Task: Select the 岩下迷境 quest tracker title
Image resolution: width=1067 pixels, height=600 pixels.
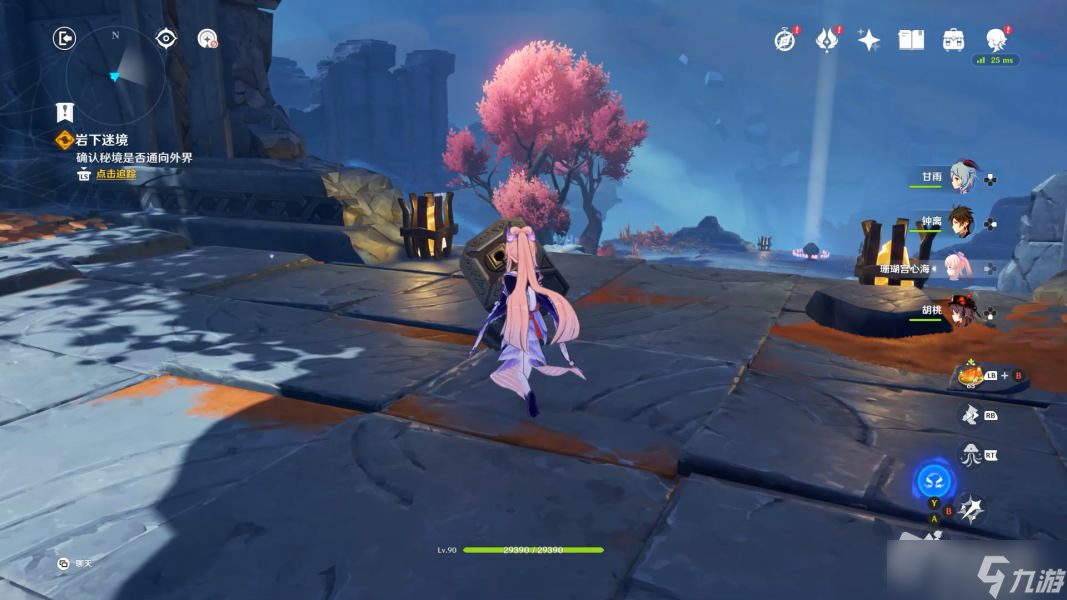Action: [101, 140]
